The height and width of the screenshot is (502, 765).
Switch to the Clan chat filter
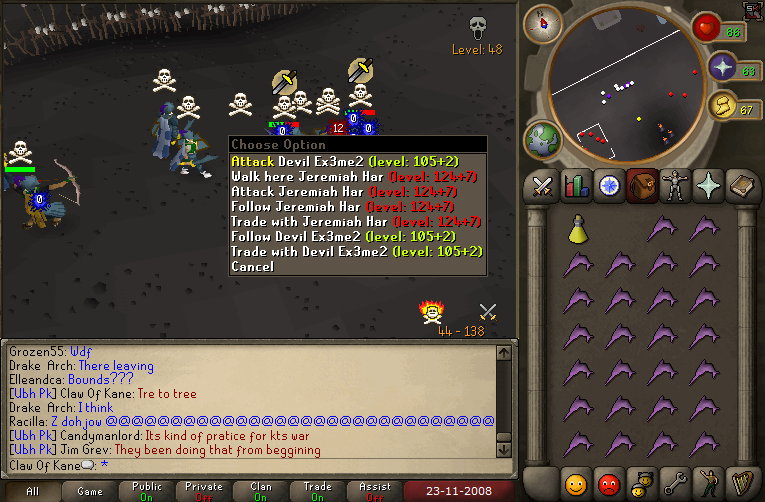(x=261, y=491)
